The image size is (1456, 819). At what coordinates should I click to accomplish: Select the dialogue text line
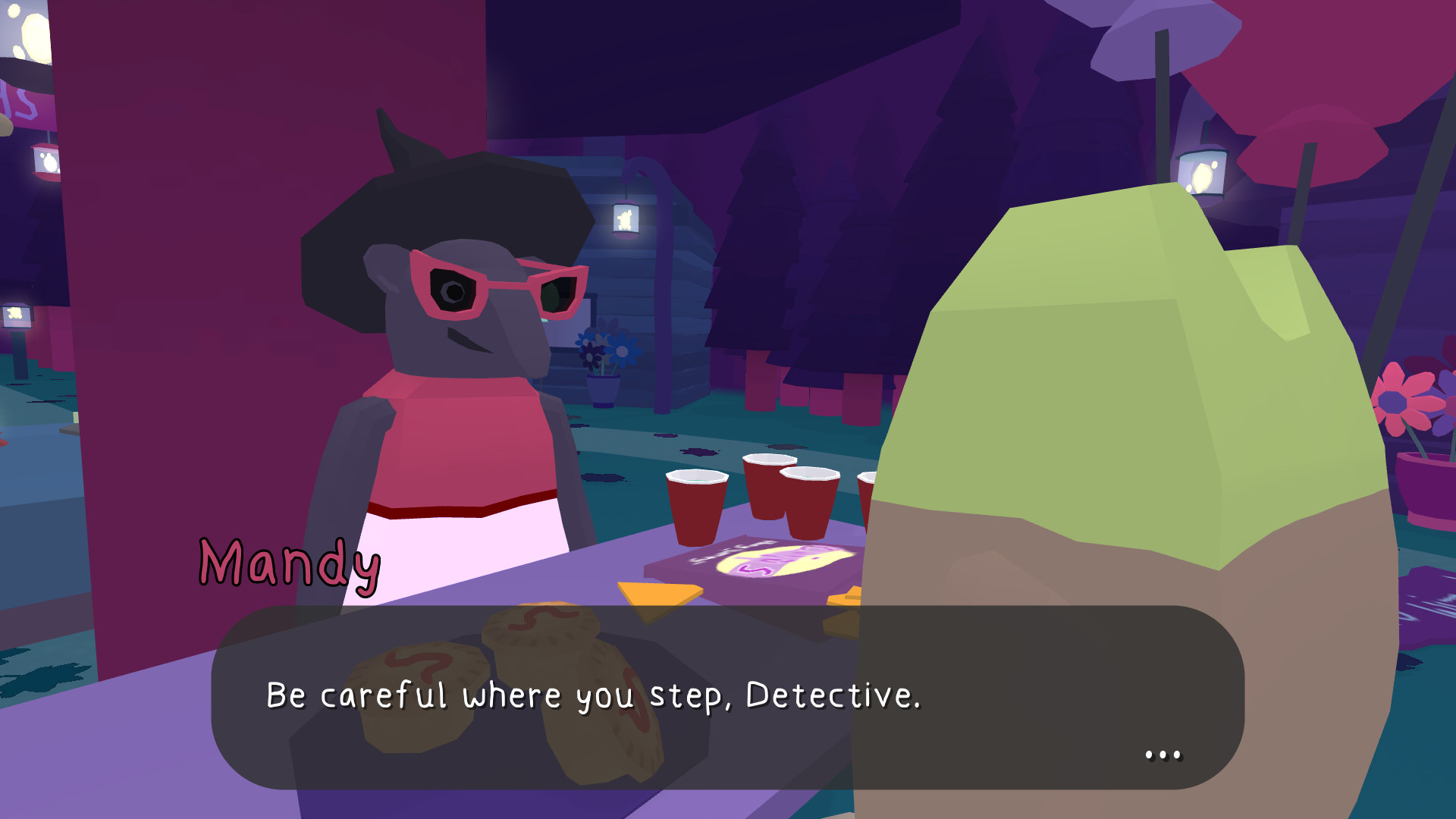(x=594, y=694)
